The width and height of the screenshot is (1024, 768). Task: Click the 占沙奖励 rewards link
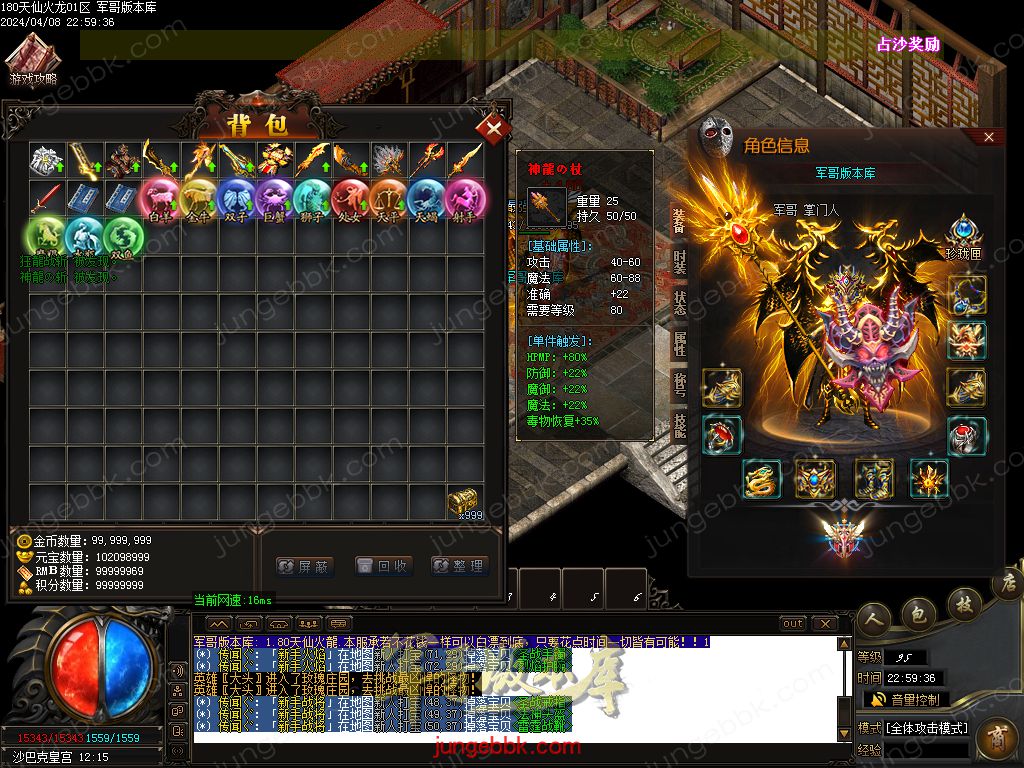(x=908, y=45)
